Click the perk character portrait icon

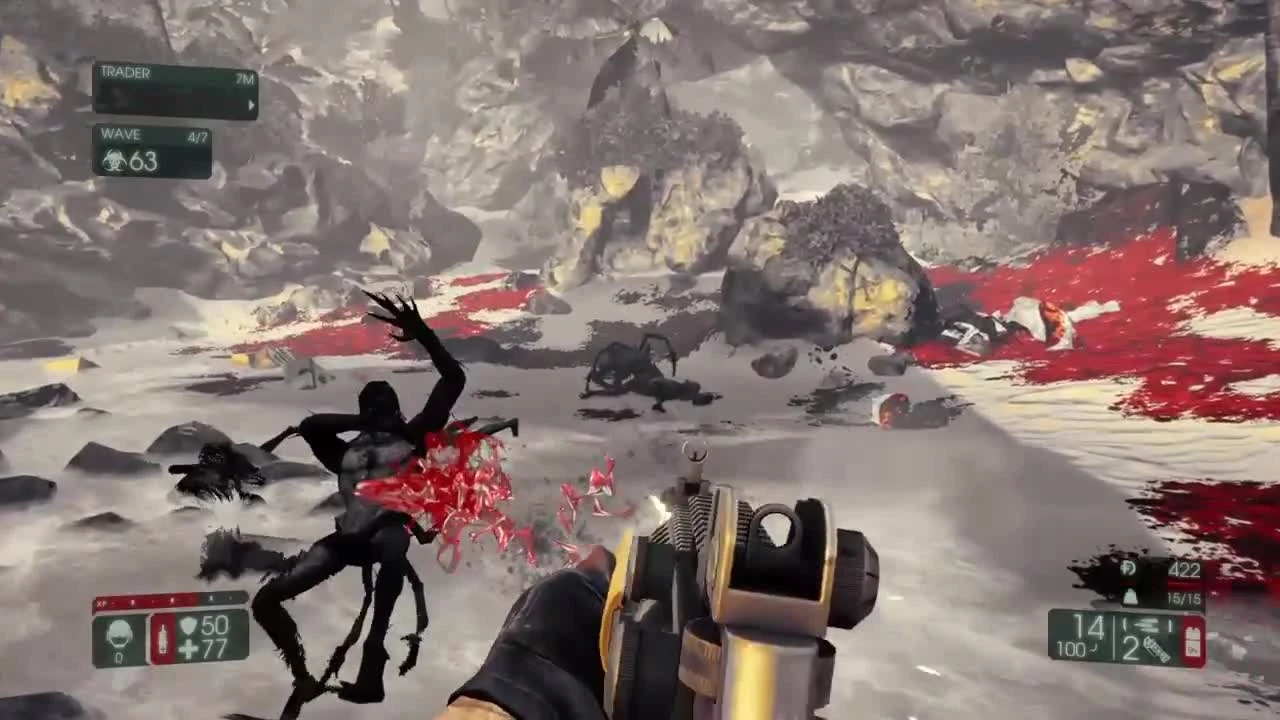pos(119,638)
